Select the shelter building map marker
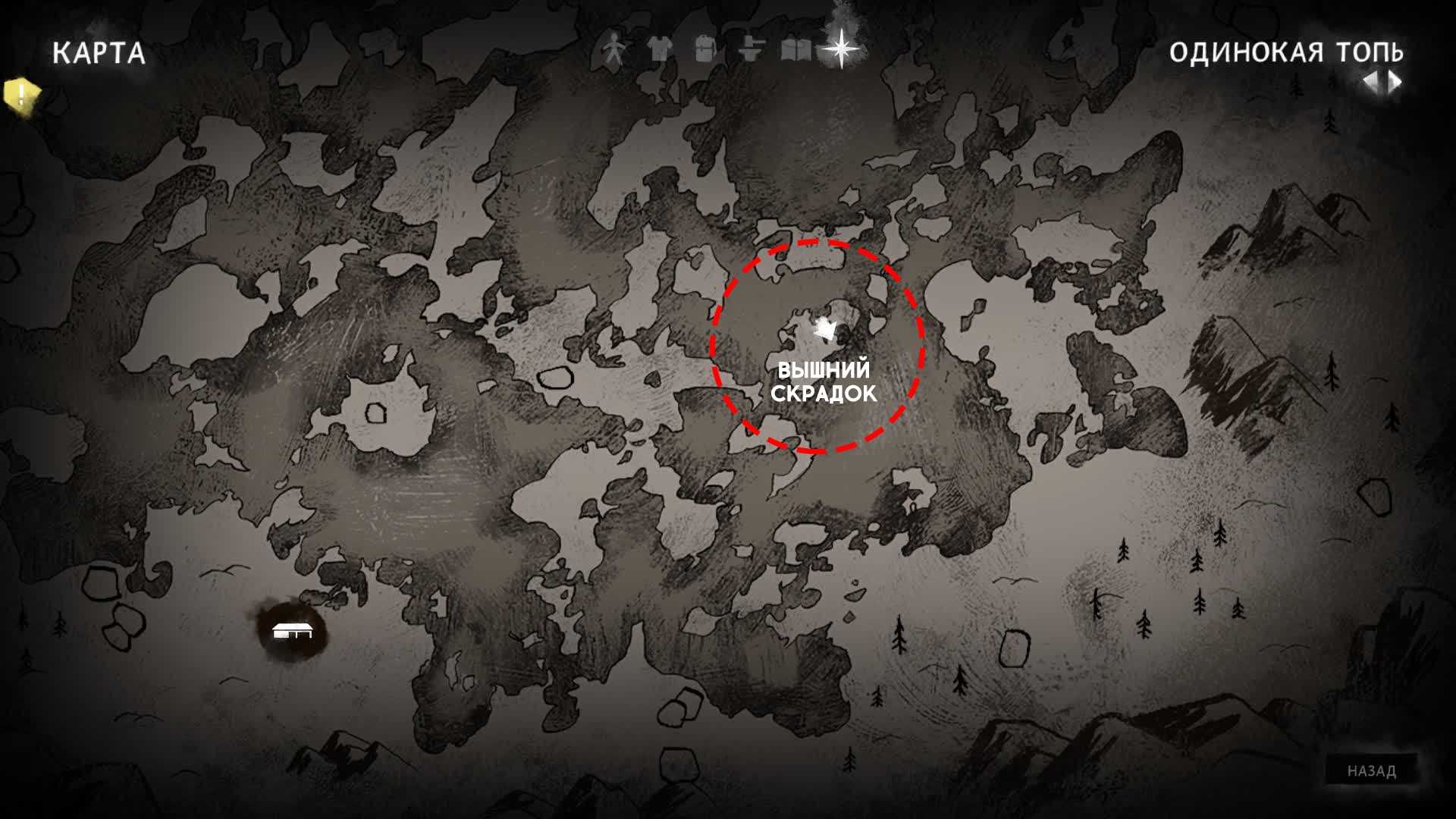 pos(292,631)
